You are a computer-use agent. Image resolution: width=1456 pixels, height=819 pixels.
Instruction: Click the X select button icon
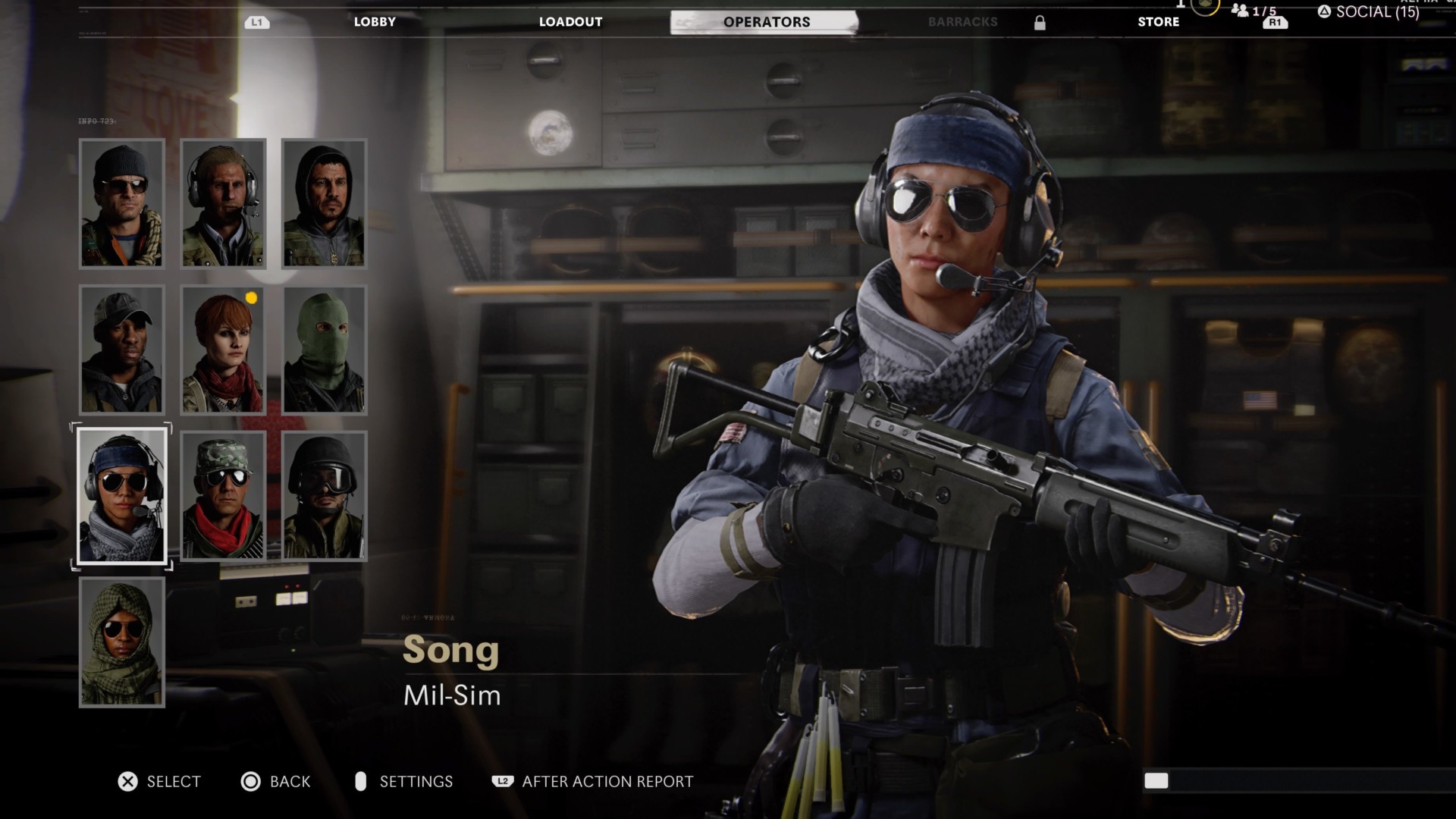tap(127, 781)
